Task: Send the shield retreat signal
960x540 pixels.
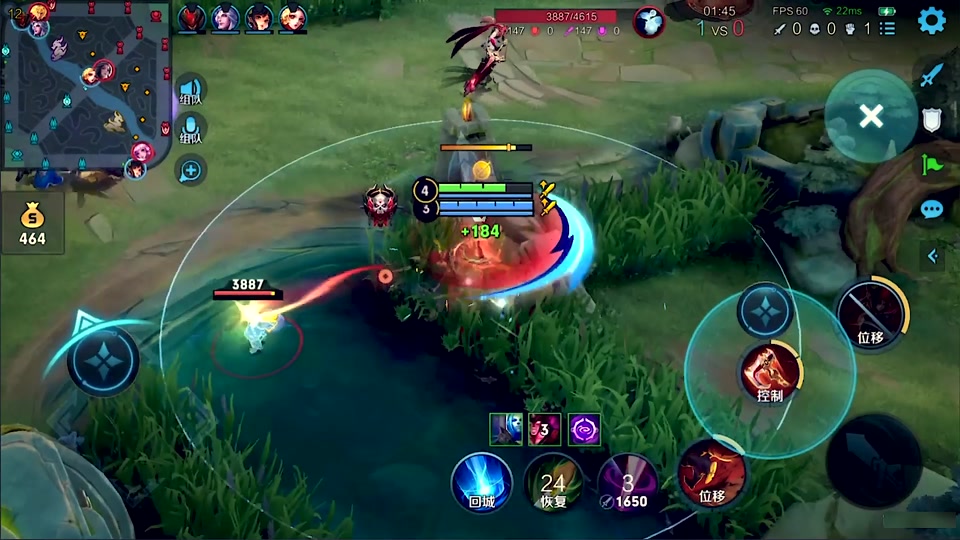Action: (x=932, y=120)
